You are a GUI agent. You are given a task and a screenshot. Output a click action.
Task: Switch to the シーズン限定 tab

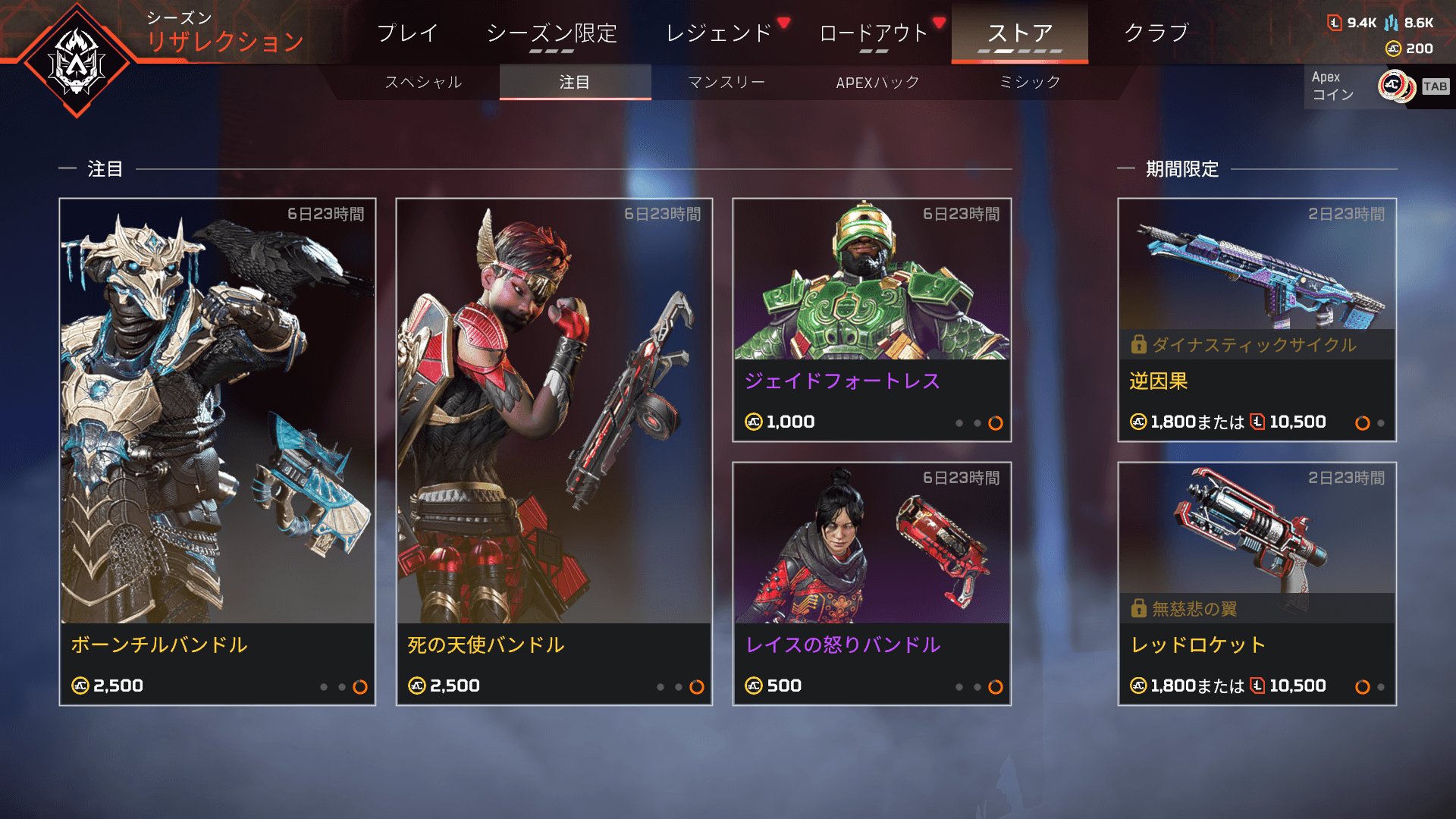click(551, 33)
